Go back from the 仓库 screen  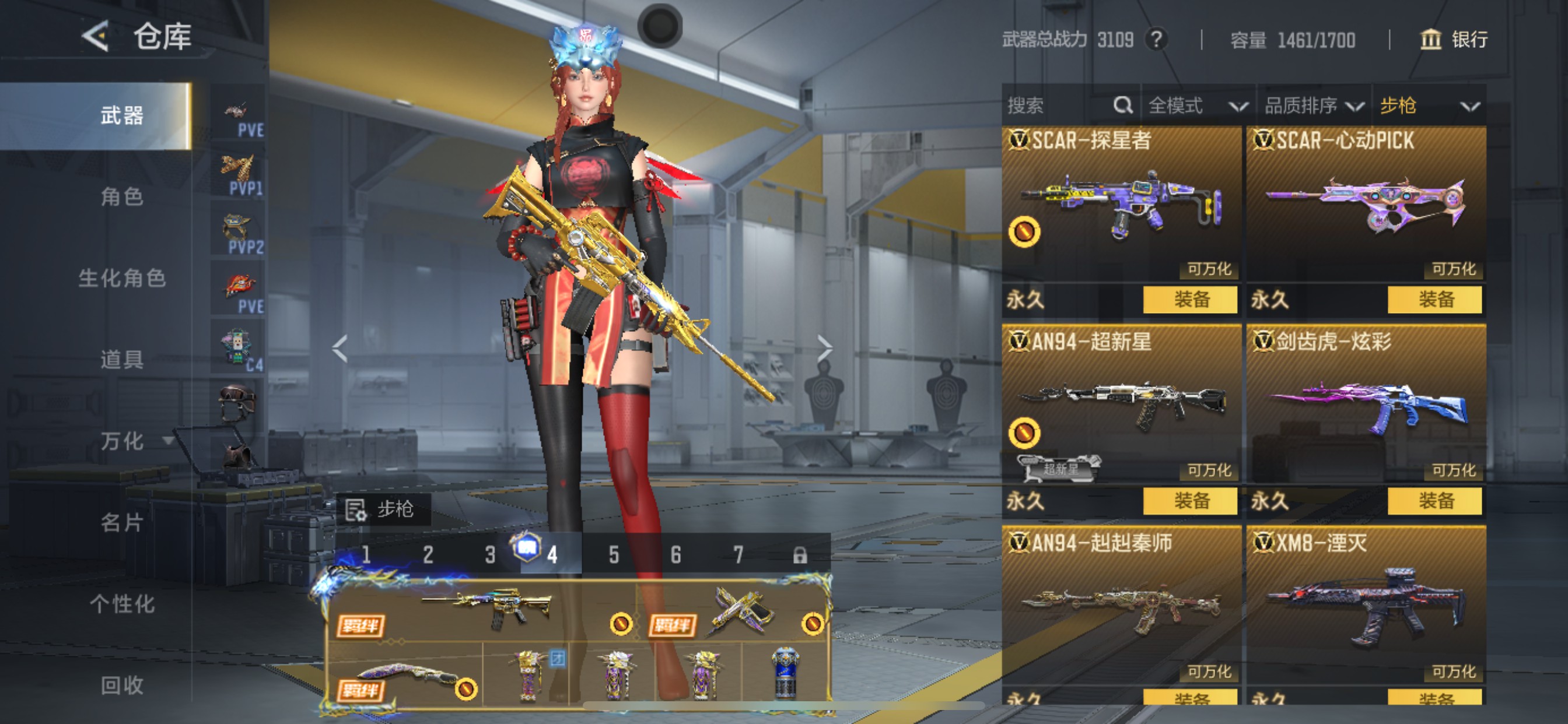[96, 37]
